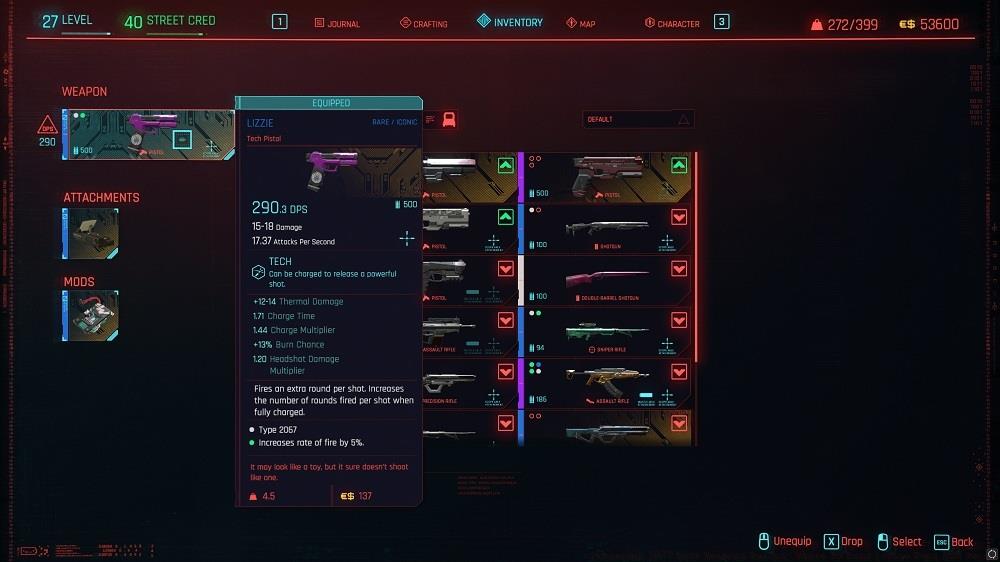Open the weapon mod slot
Image resolution: width=1000 pixels, height=562 pixels.
[x=92, y=316]
